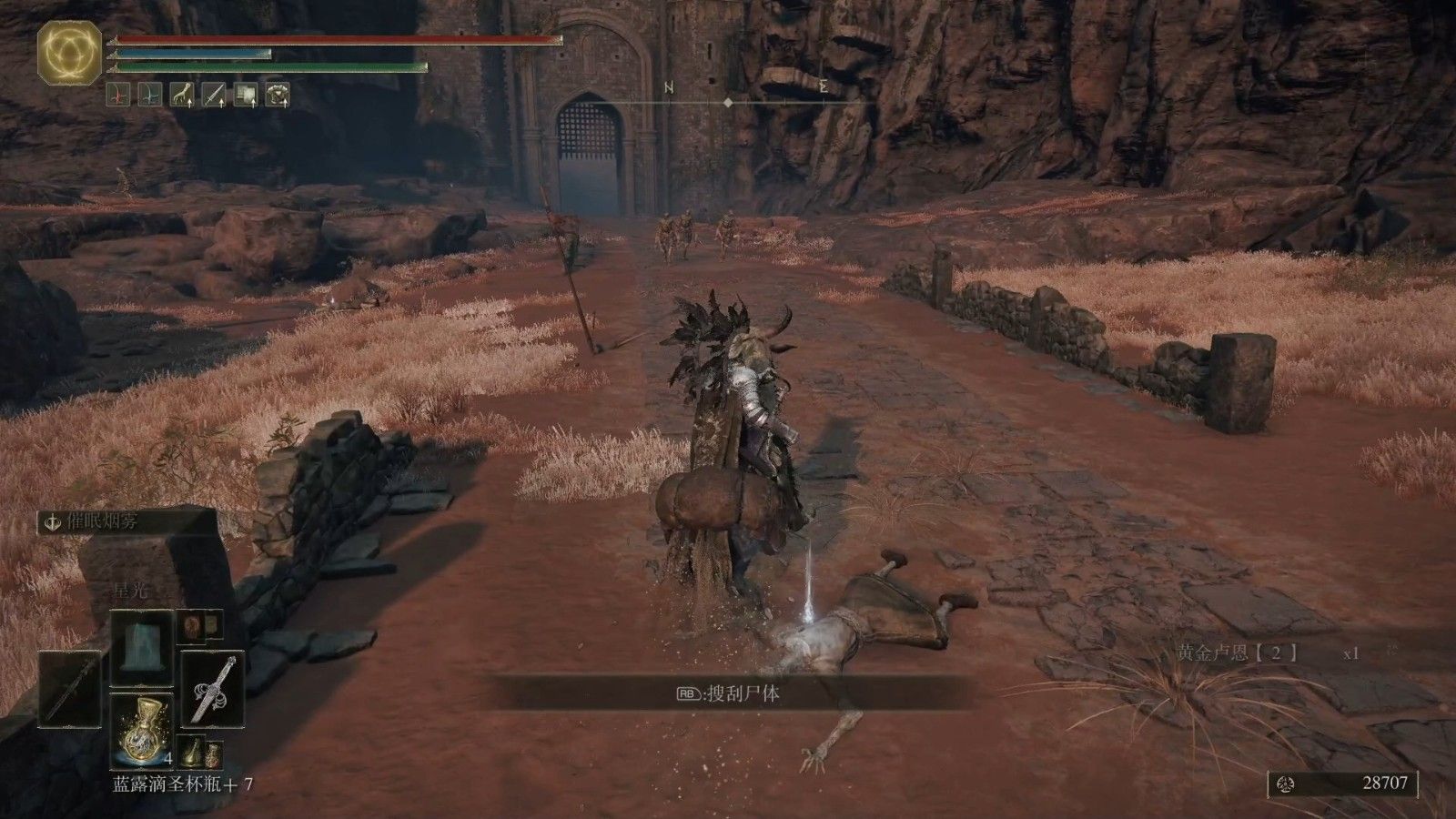Click the N marker on the compass
Image resolution: width=1456 pixels, height=819 pixels.
click(x=669, y=86)
